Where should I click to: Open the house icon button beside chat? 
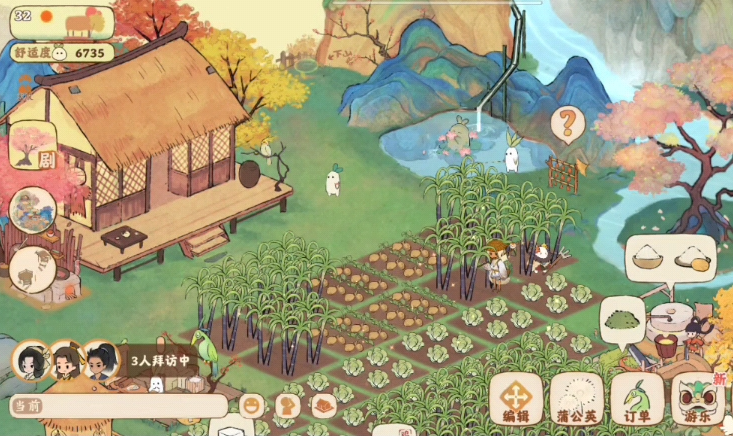[322, 406]
